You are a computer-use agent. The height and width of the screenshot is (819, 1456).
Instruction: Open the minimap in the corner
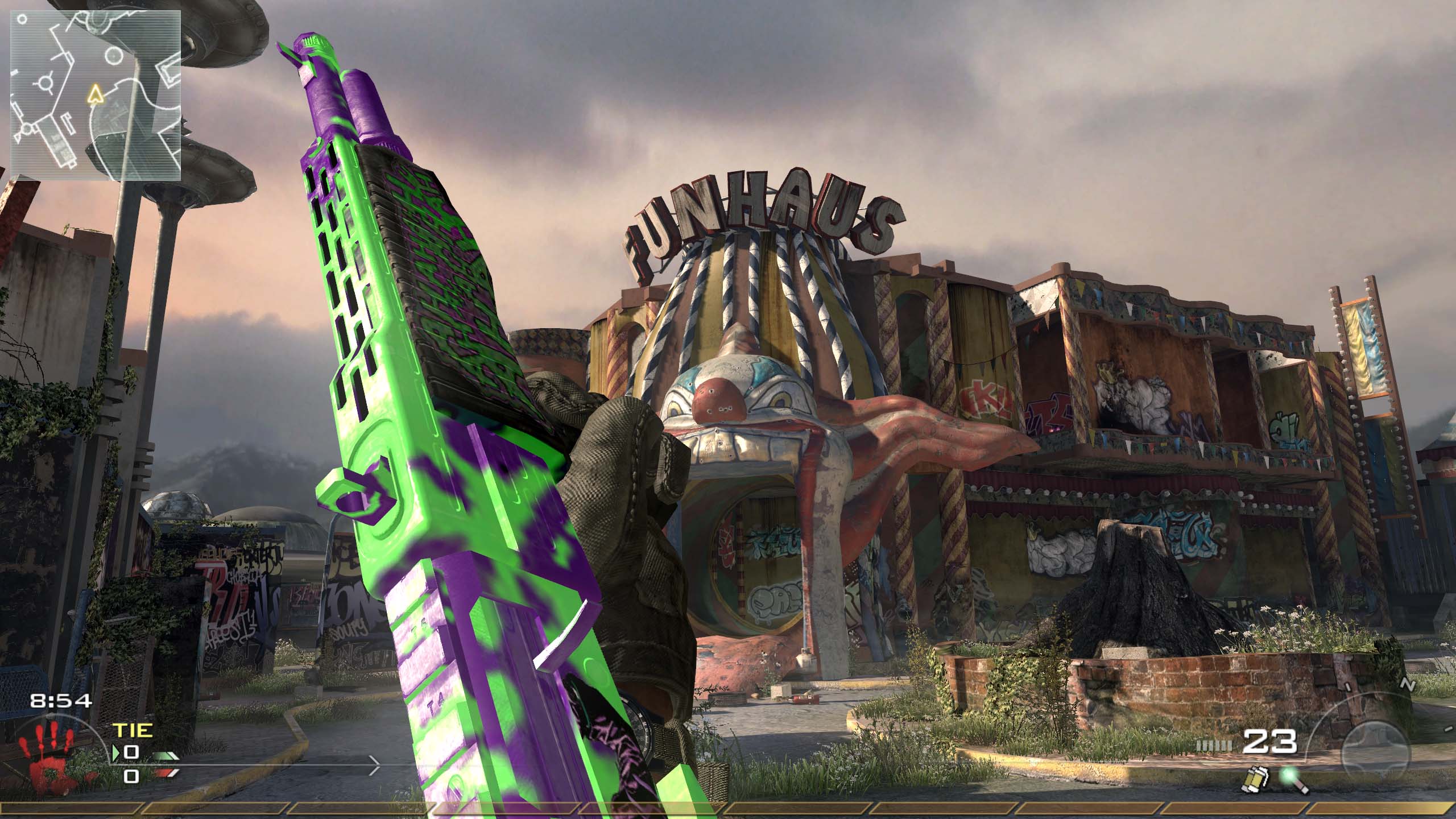96,94
